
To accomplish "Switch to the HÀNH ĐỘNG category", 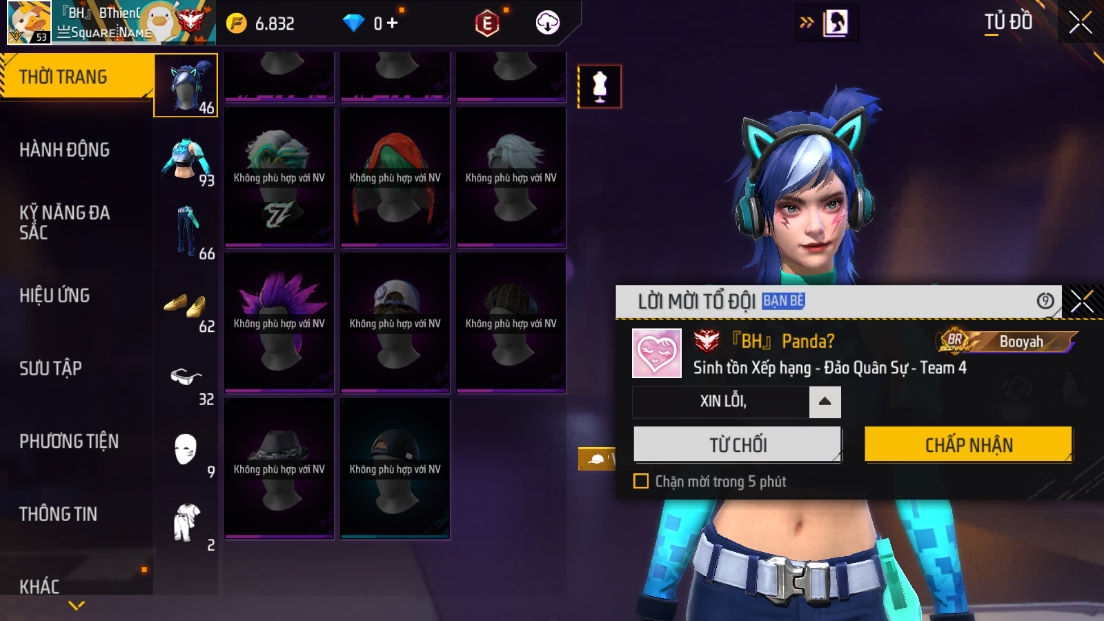I will (x=64, y=150).
